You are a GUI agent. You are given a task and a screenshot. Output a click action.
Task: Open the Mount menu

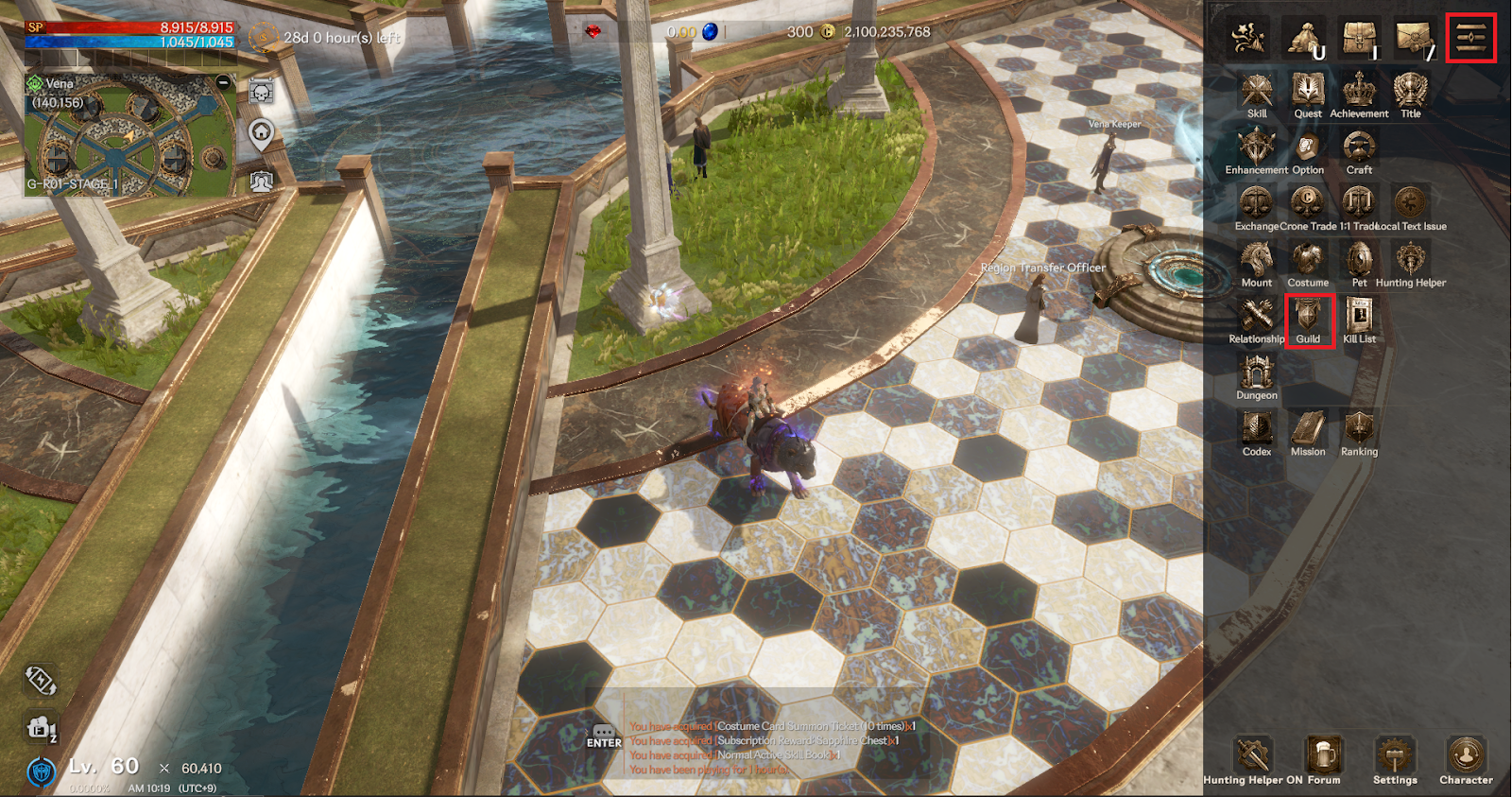point(1257,263)
